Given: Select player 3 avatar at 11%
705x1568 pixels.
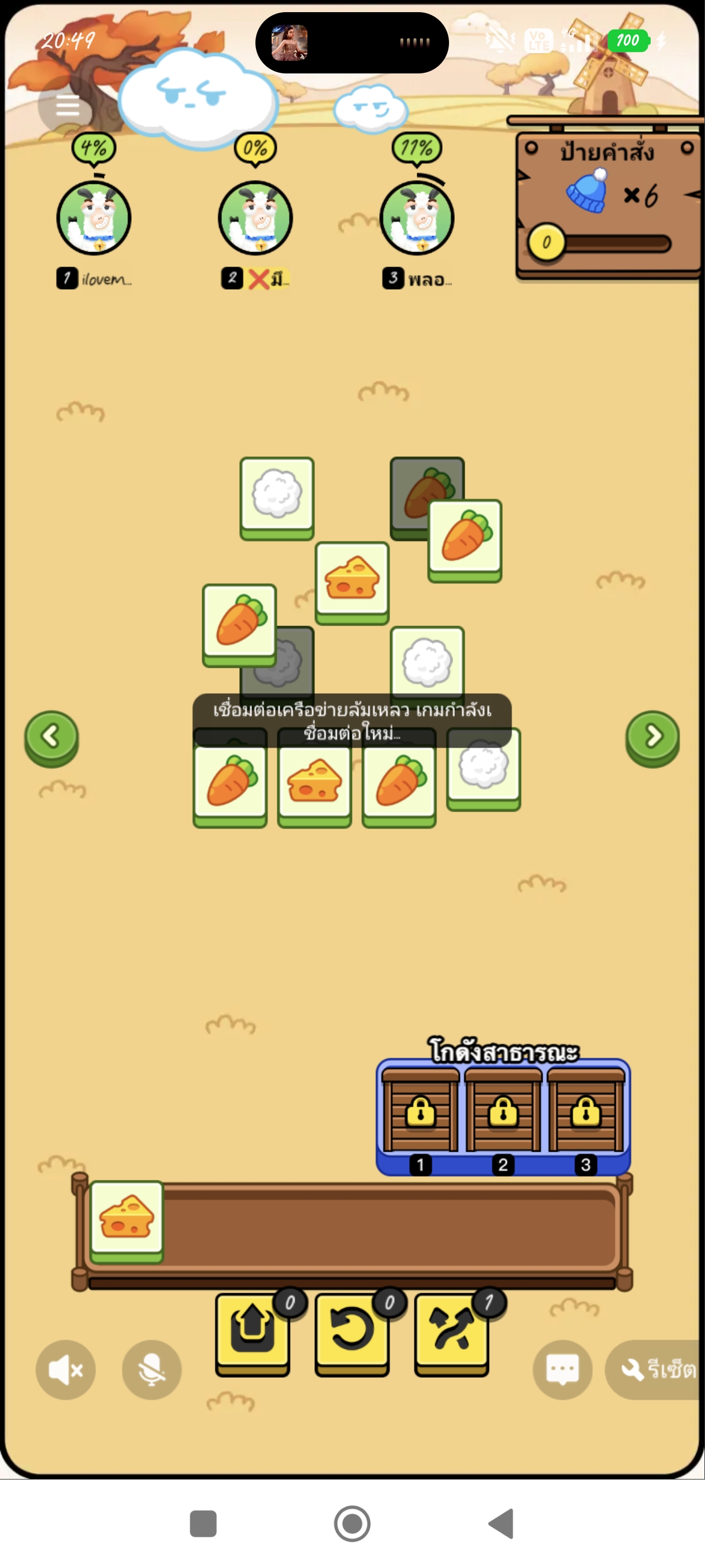Looking at the screenshot, I should [417, 218].
